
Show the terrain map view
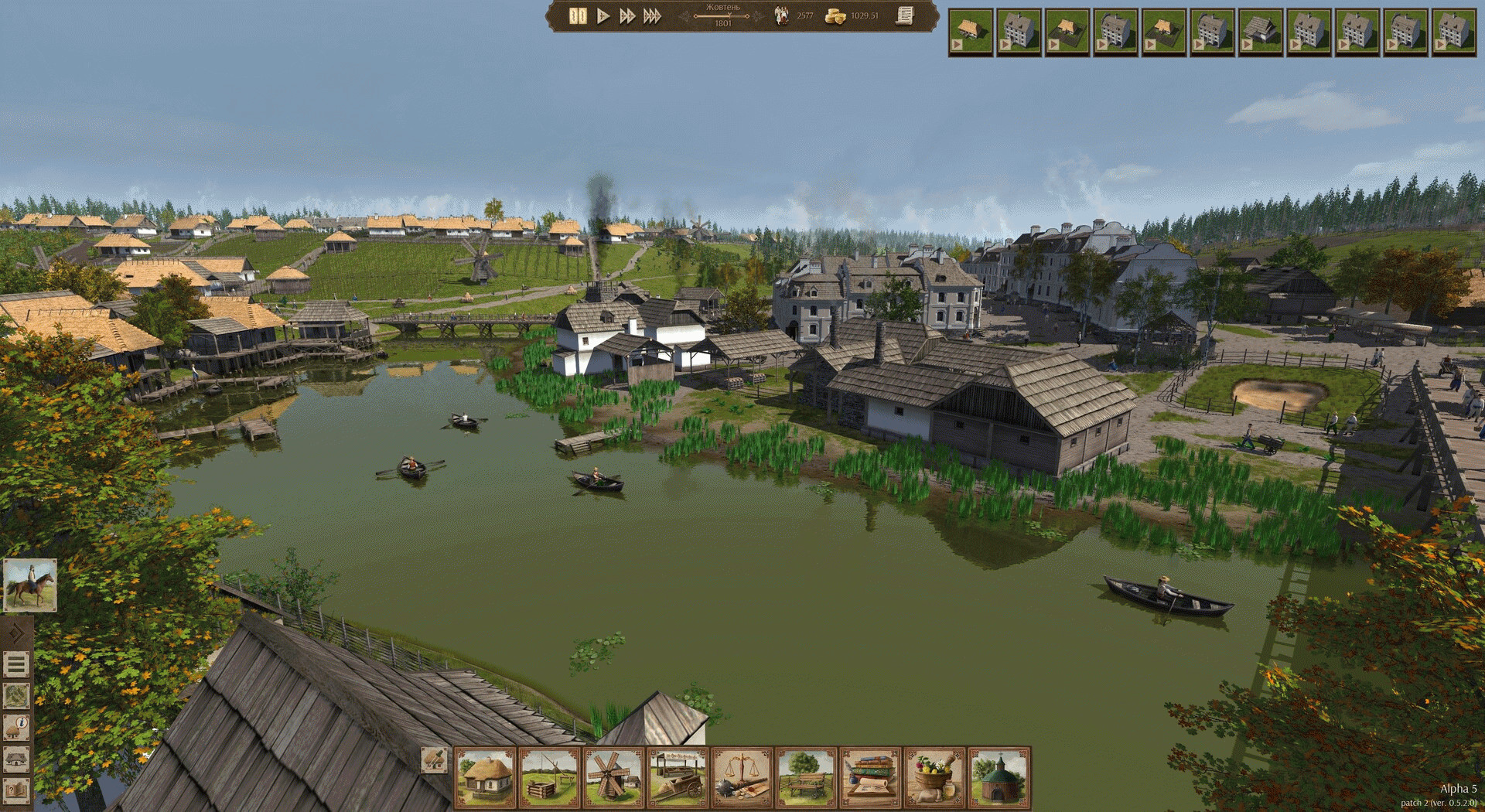[x=17, y=695]
